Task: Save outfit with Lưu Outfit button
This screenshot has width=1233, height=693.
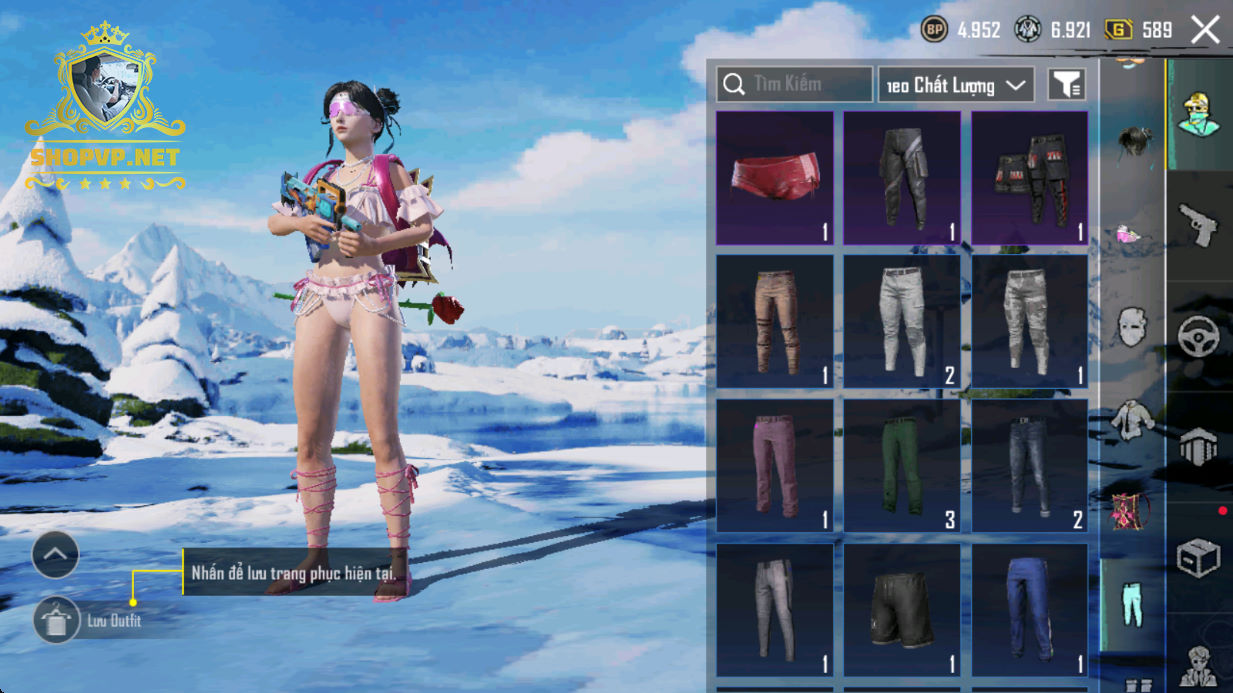Action: pos(57,621)
